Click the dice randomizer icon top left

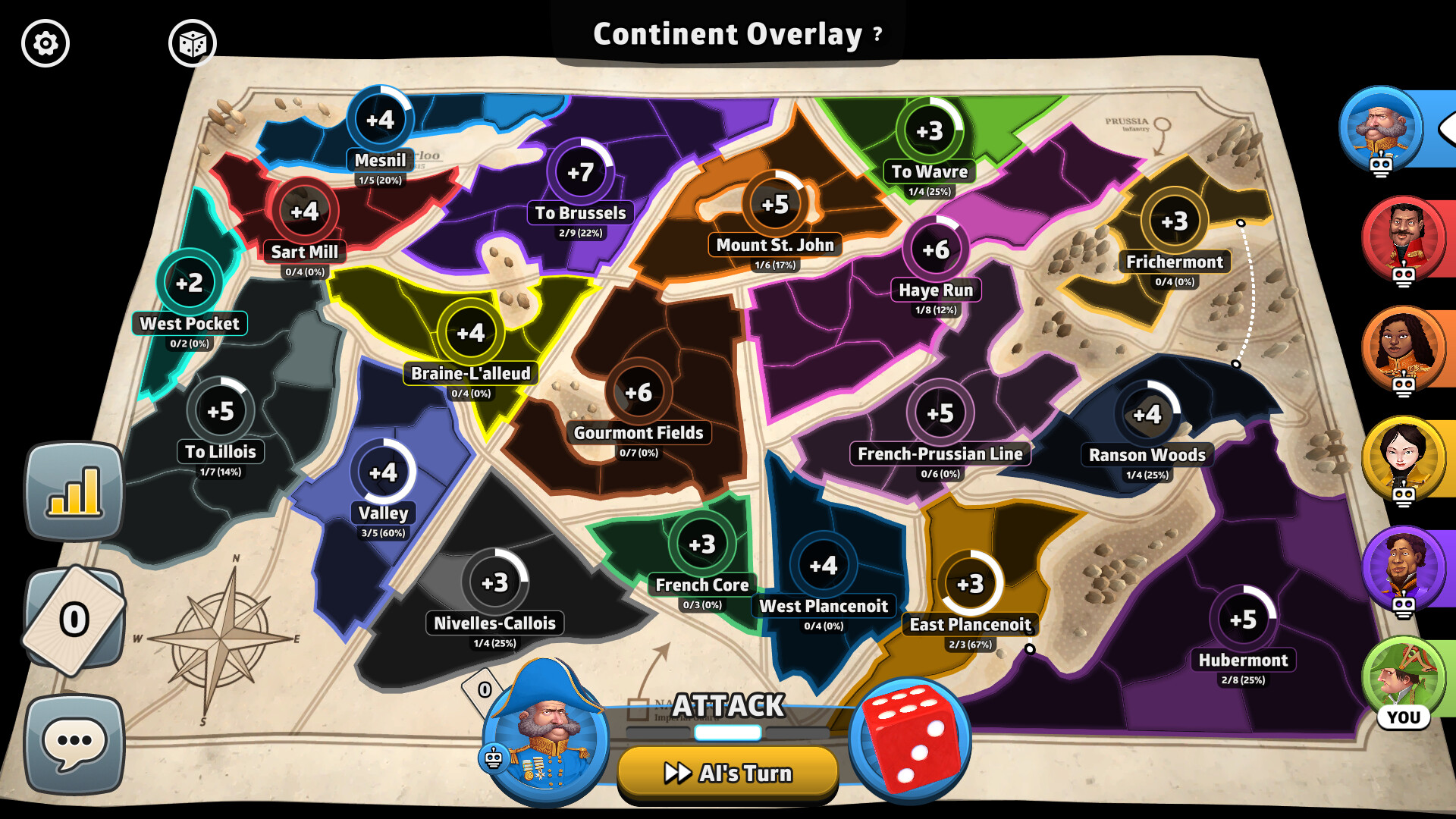[x=194, y=43]
